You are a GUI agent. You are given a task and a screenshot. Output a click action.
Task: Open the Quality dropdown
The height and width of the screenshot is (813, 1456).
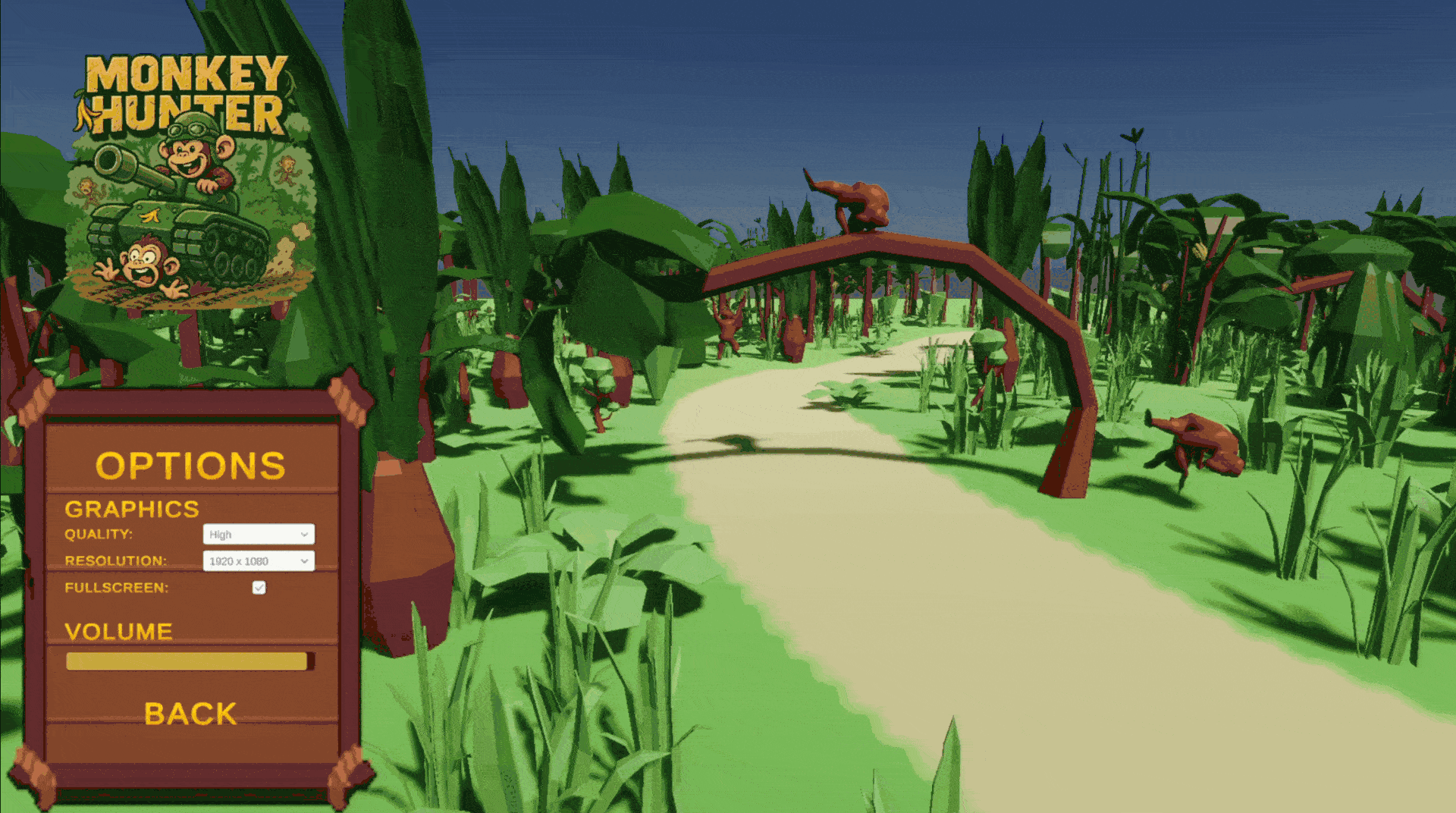point(259,534)
